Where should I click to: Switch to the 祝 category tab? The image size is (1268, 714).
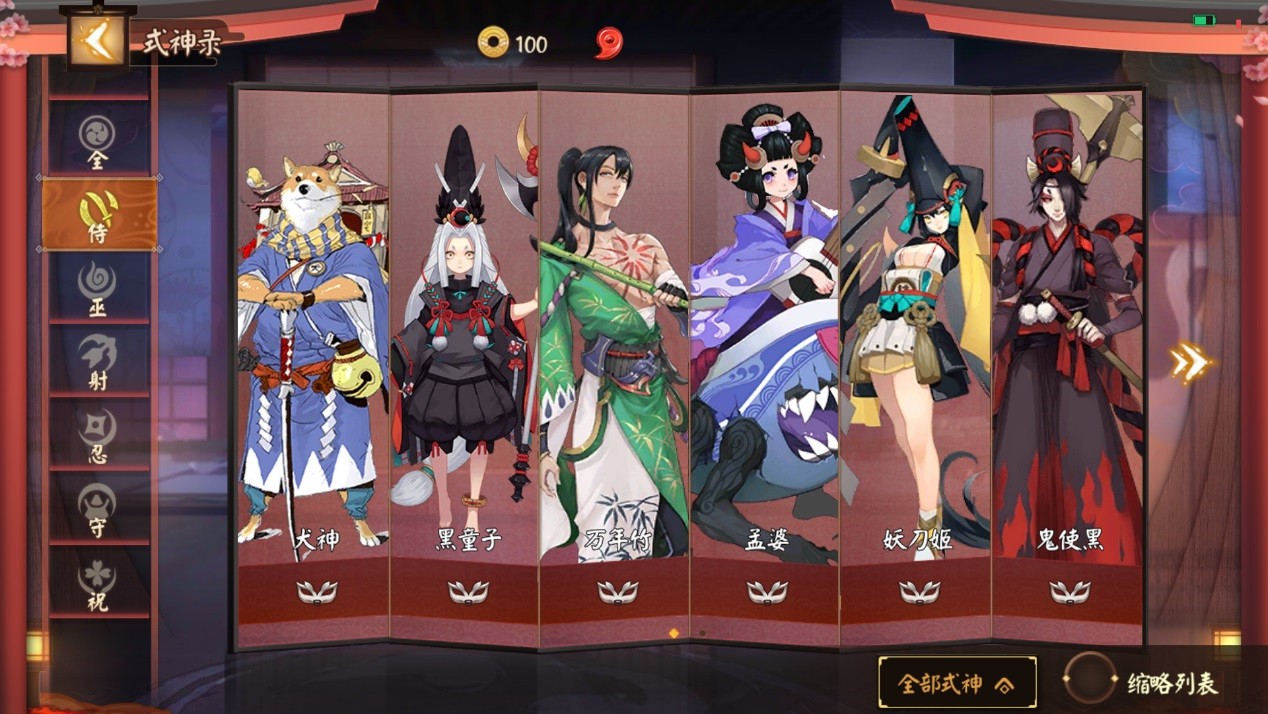(98, 583)
